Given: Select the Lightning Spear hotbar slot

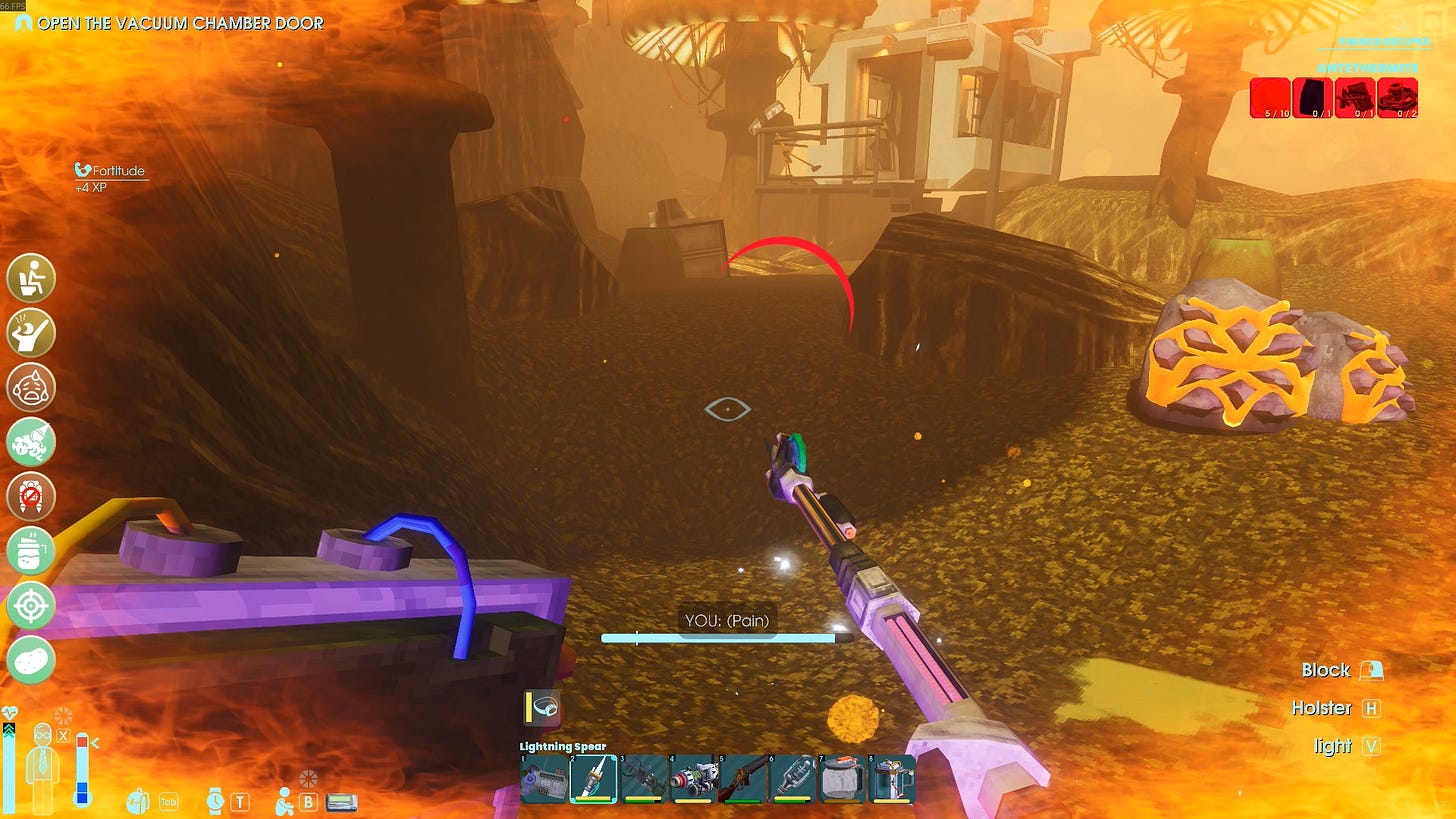Looking at the screenshot, I should pyautogui.click(x=593, y=778).
